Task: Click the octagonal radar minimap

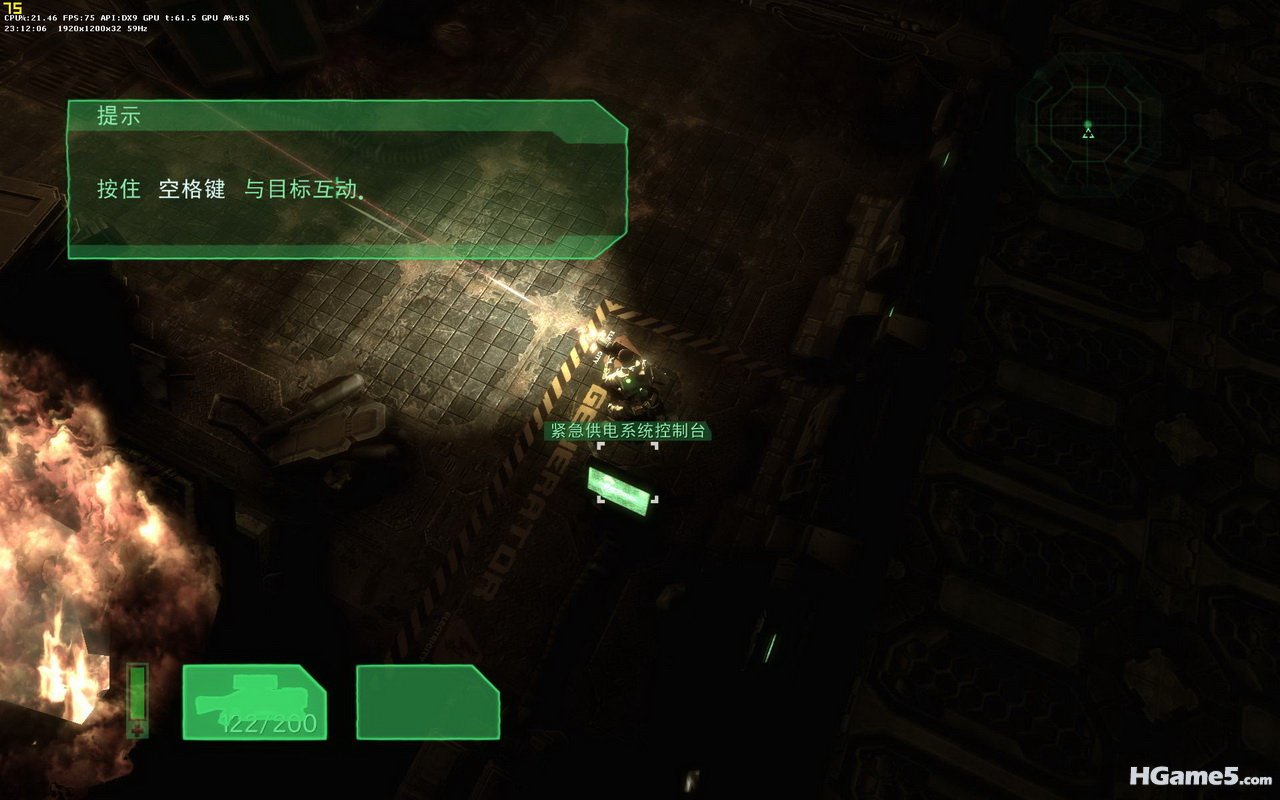Action: coord(1088,125)
